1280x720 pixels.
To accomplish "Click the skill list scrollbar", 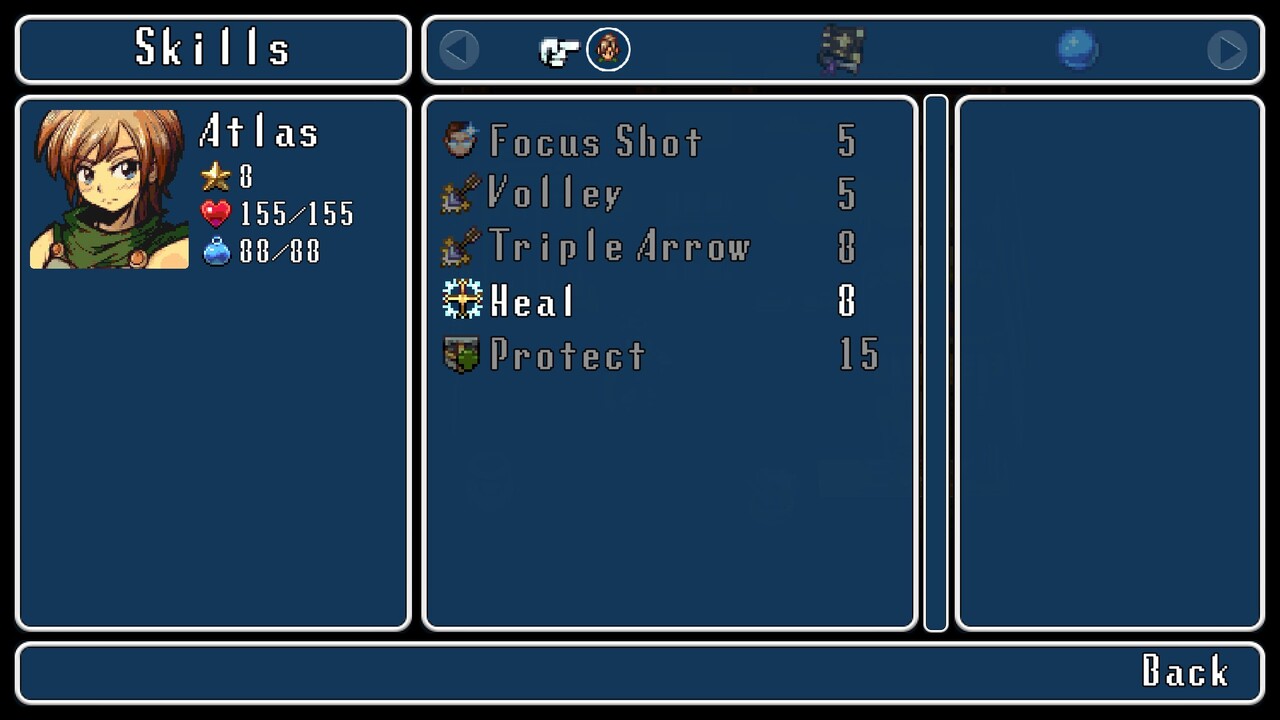I will pyautogui.click(x=936, y=363).
